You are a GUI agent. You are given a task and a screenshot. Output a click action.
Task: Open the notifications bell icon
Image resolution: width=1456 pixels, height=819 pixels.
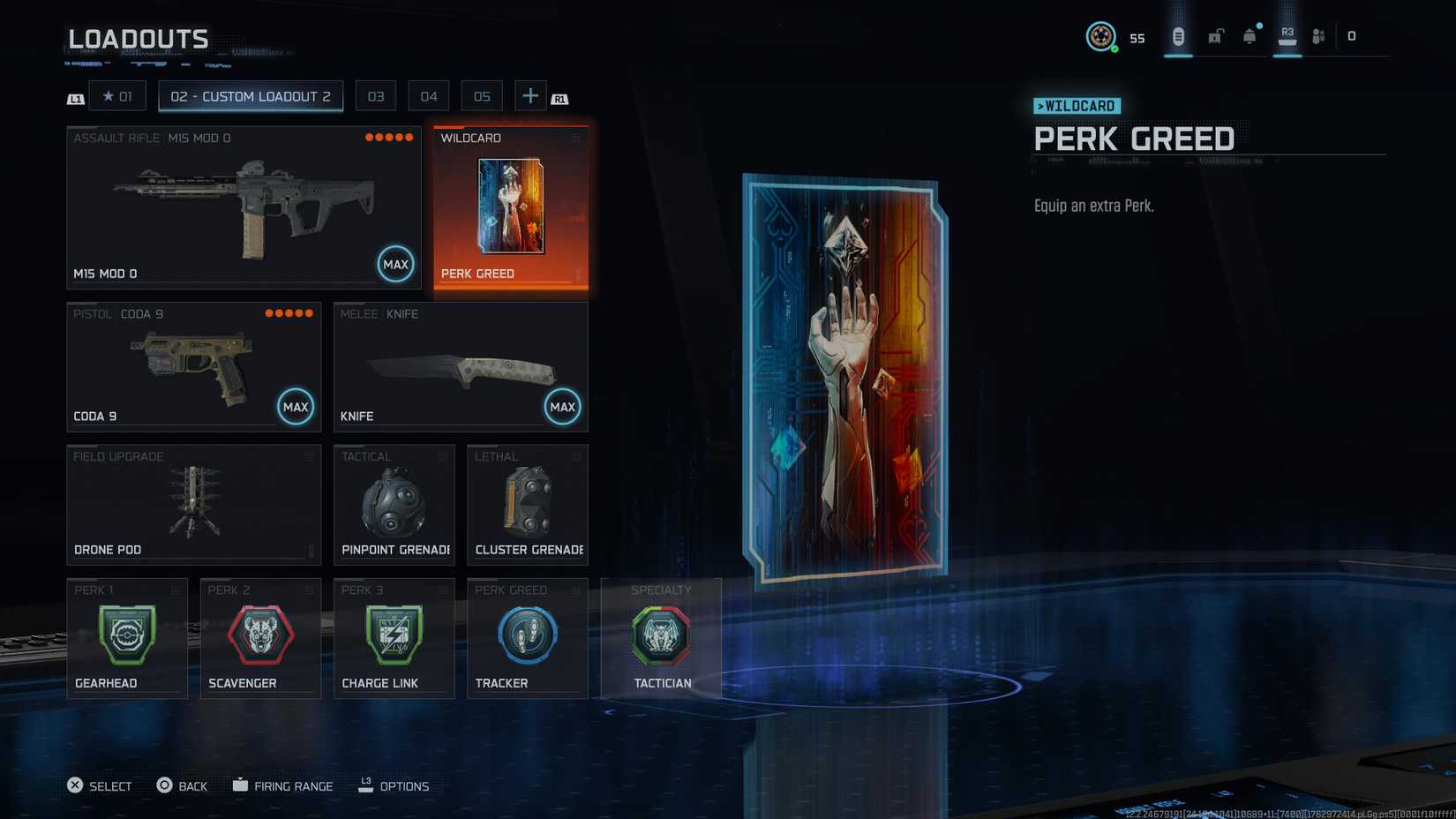1250,36
